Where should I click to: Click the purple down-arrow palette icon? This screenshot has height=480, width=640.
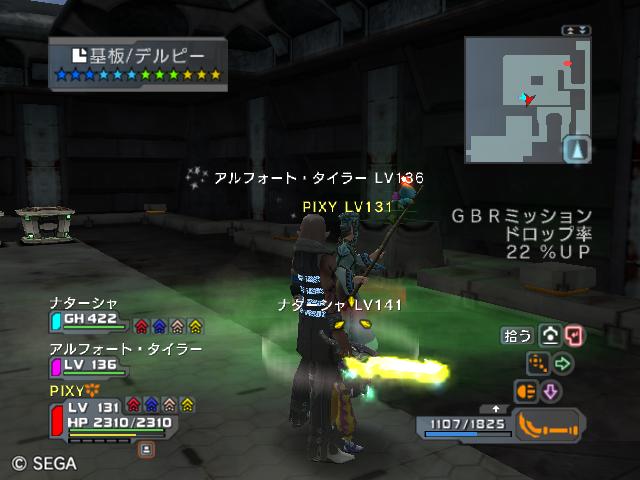(551, 391)
